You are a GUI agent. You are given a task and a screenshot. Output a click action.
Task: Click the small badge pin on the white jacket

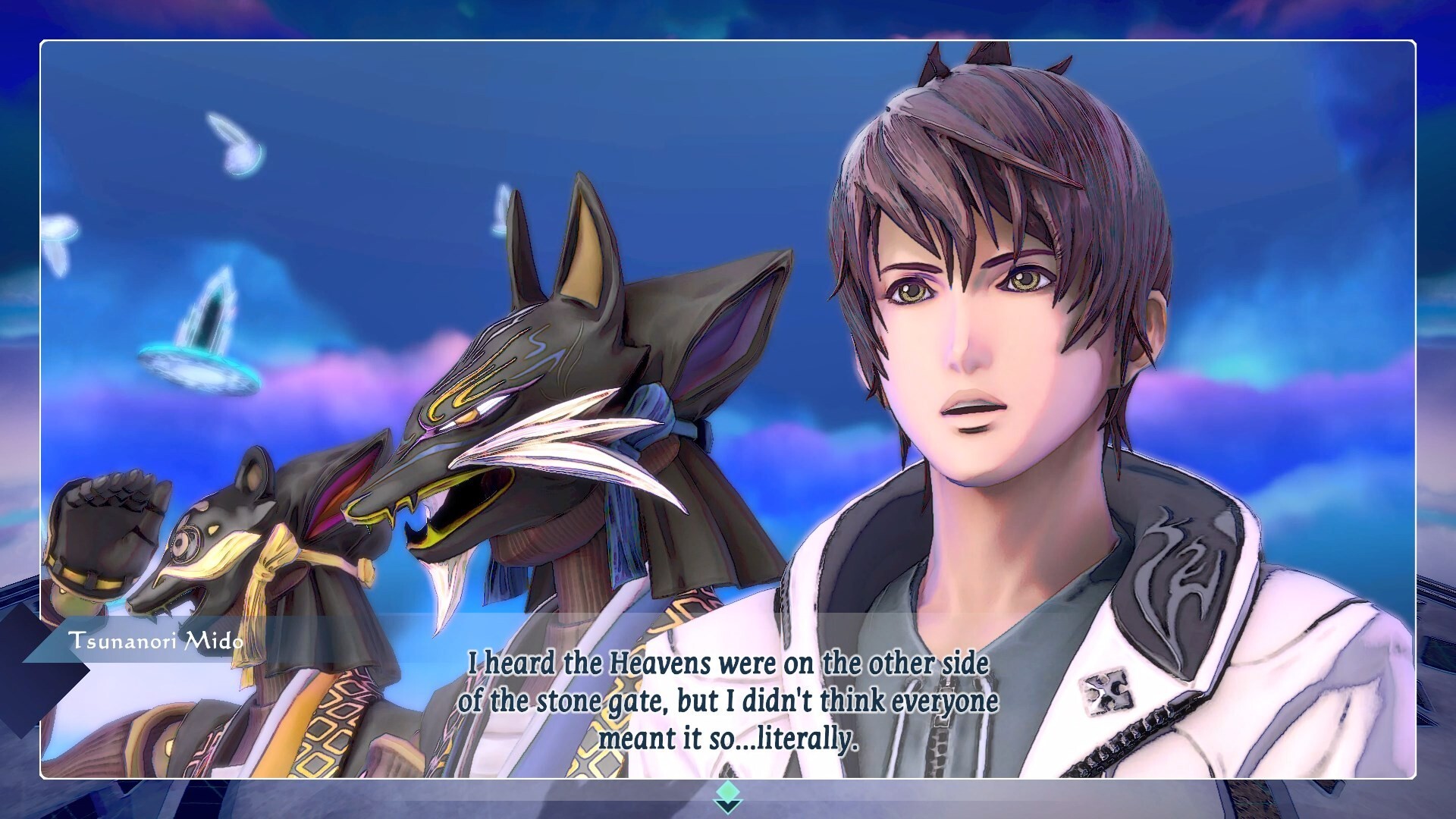(x=1107, y=694)
